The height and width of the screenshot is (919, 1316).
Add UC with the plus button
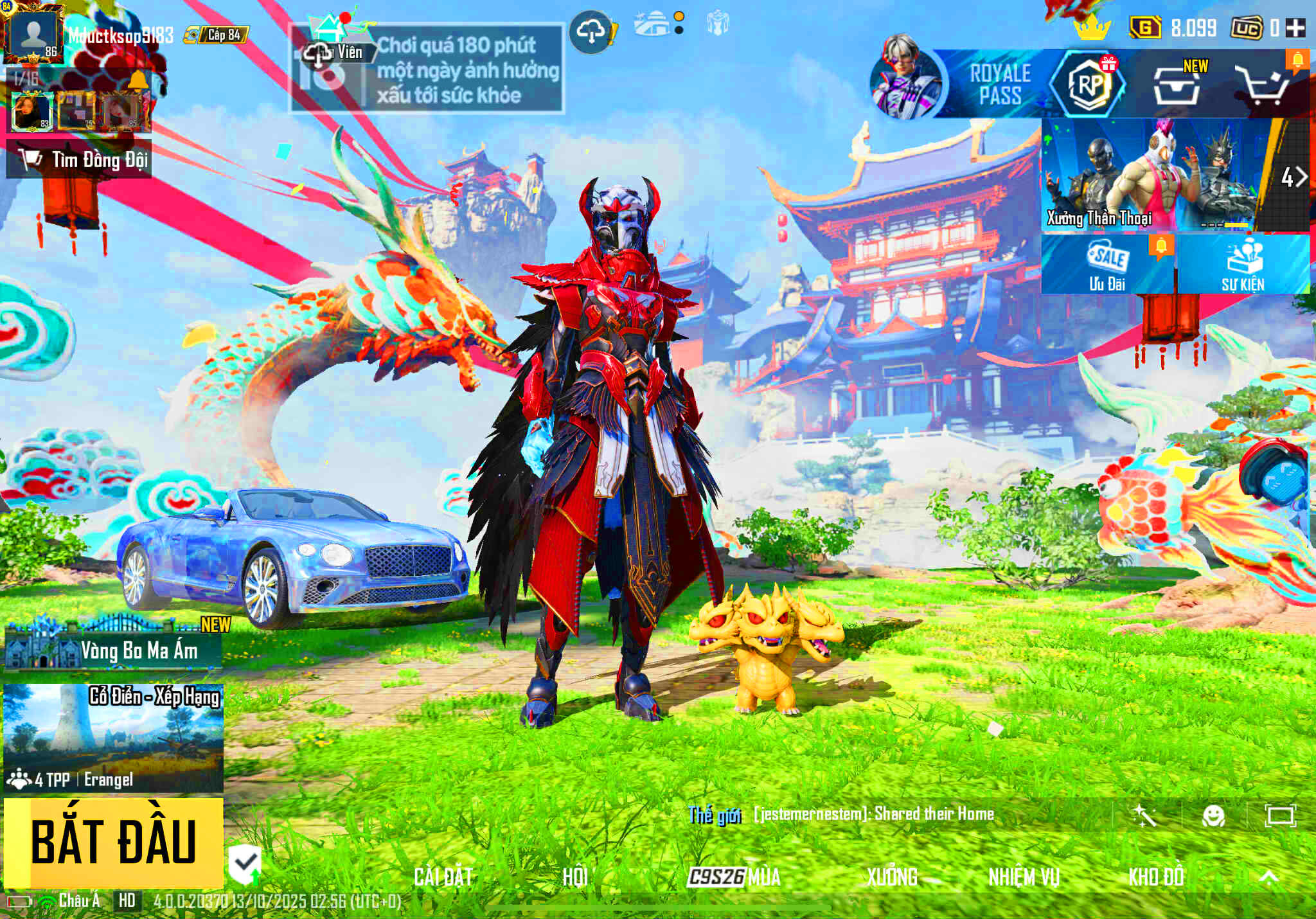pyautogui.click(x=1295, y=28)
